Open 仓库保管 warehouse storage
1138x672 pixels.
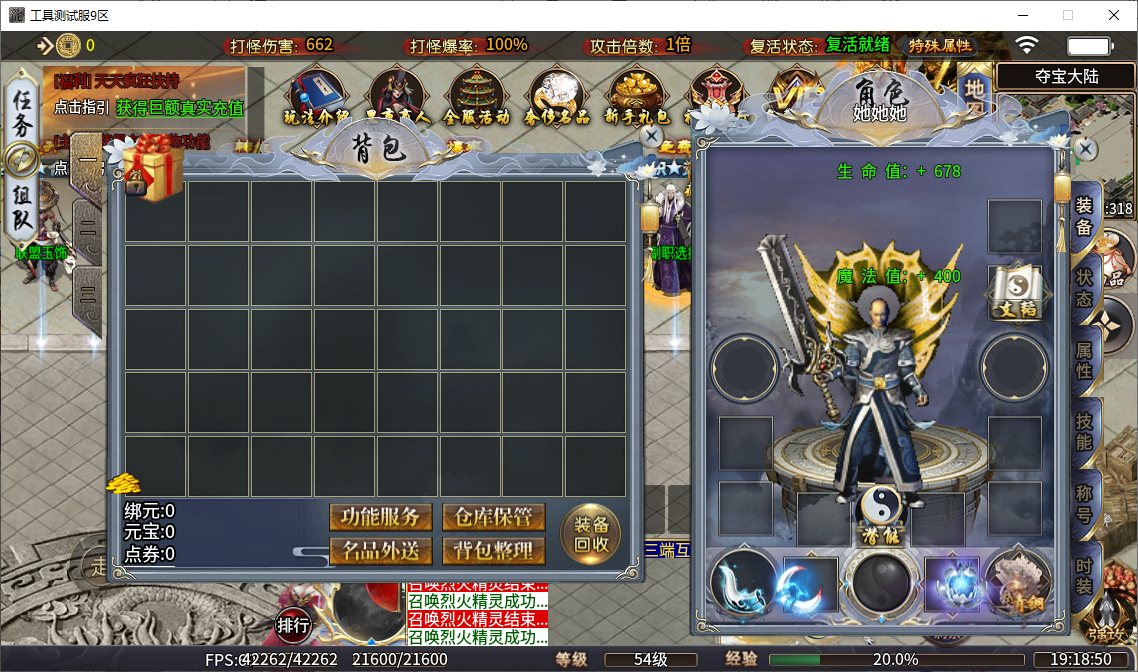494,517
